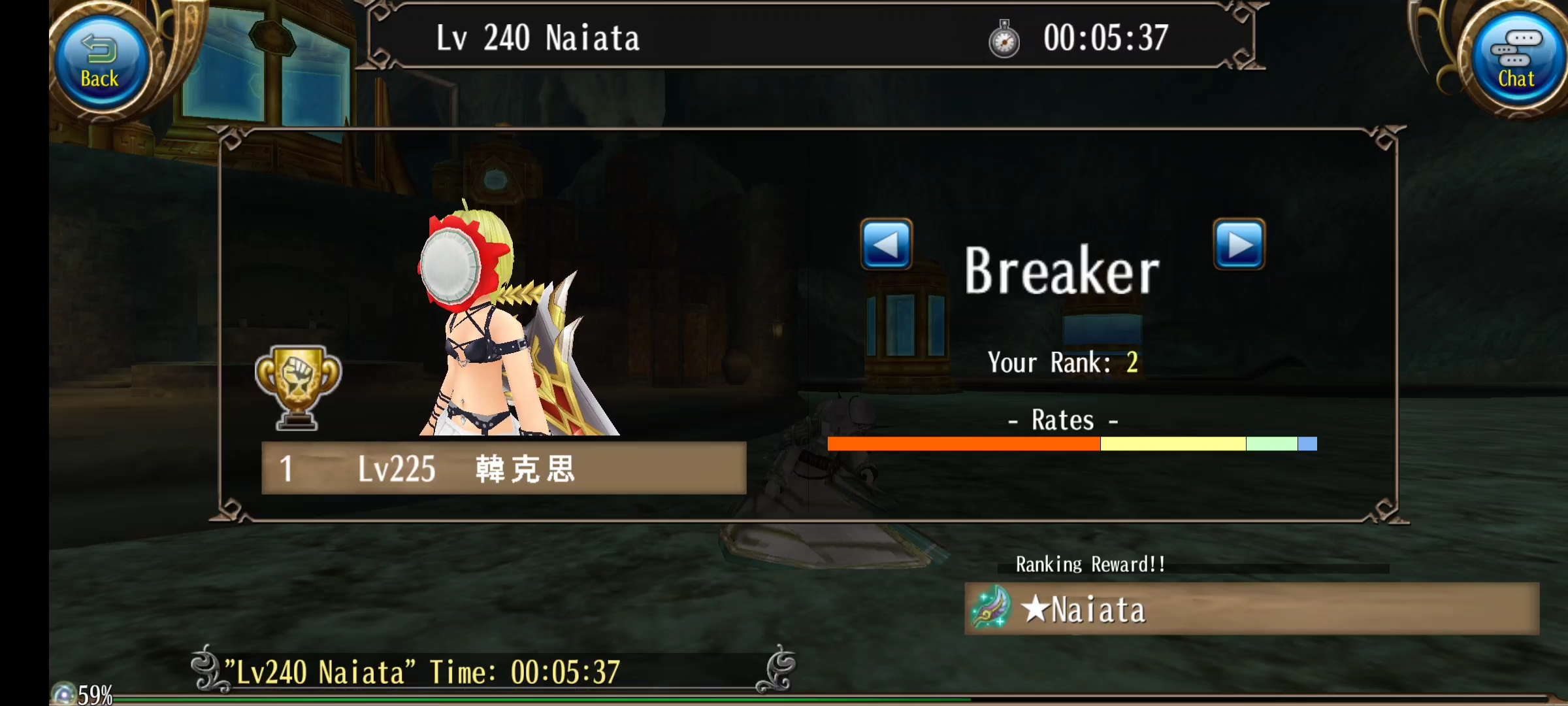View the Naiata ranking reward item
Screen dimensions: 1568x706
(1250, 609)
